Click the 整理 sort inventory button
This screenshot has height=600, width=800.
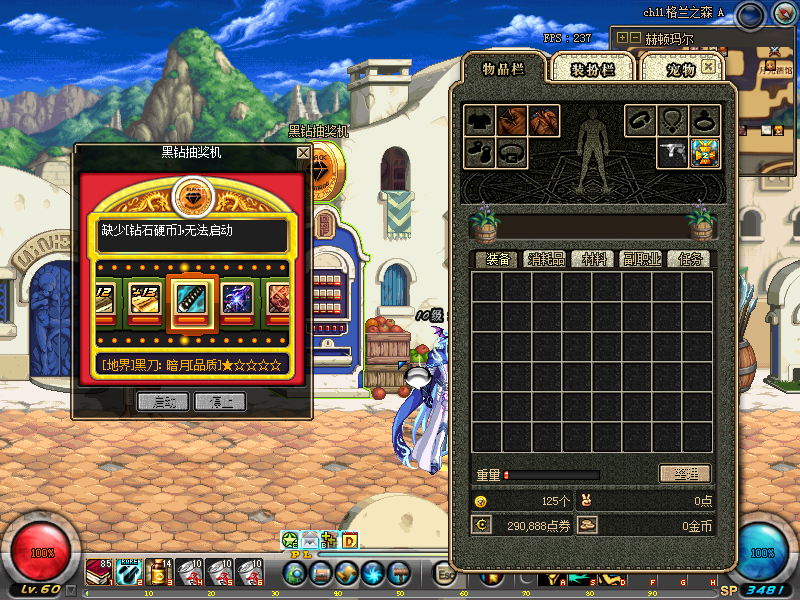(685, 474)
